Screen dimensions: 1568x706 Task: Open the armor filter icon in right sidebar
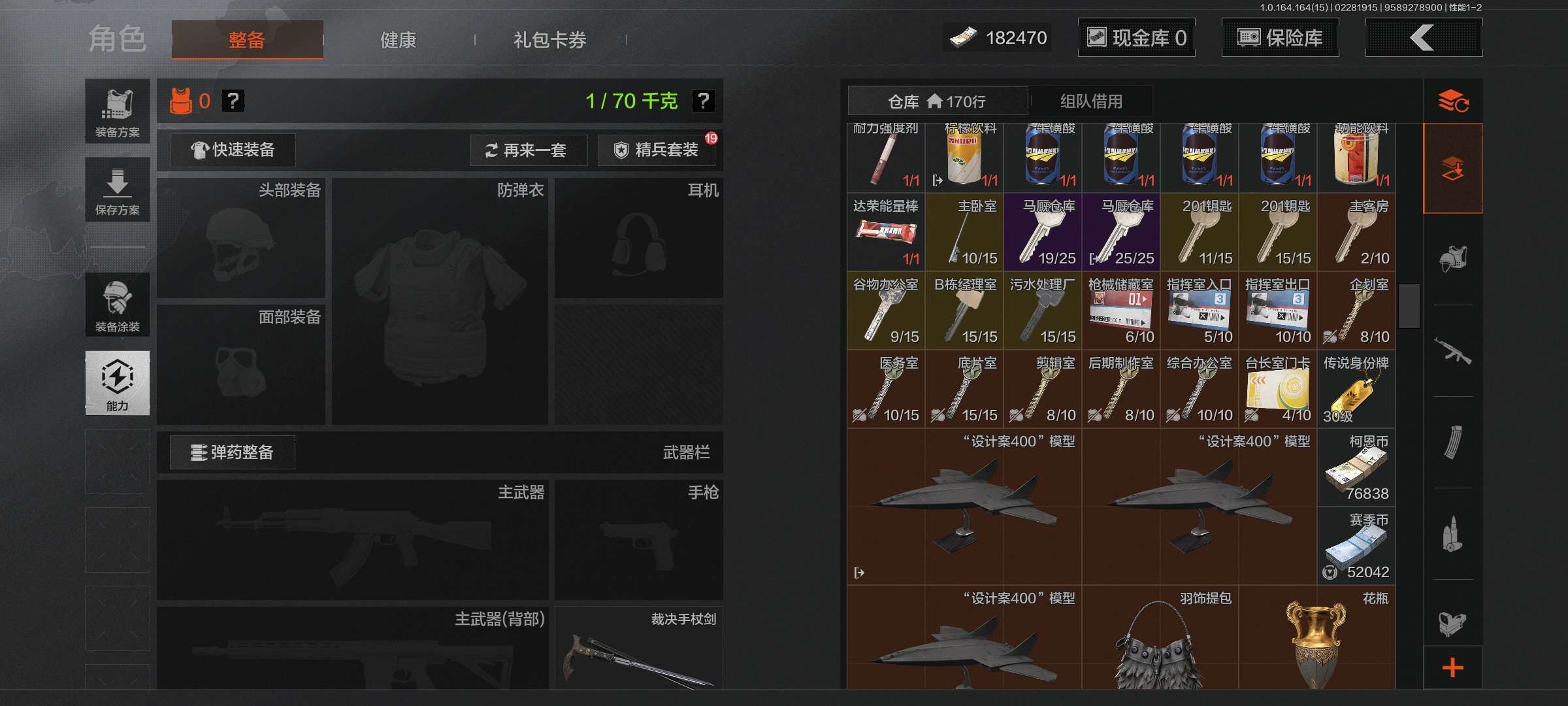pos(1453,261)
